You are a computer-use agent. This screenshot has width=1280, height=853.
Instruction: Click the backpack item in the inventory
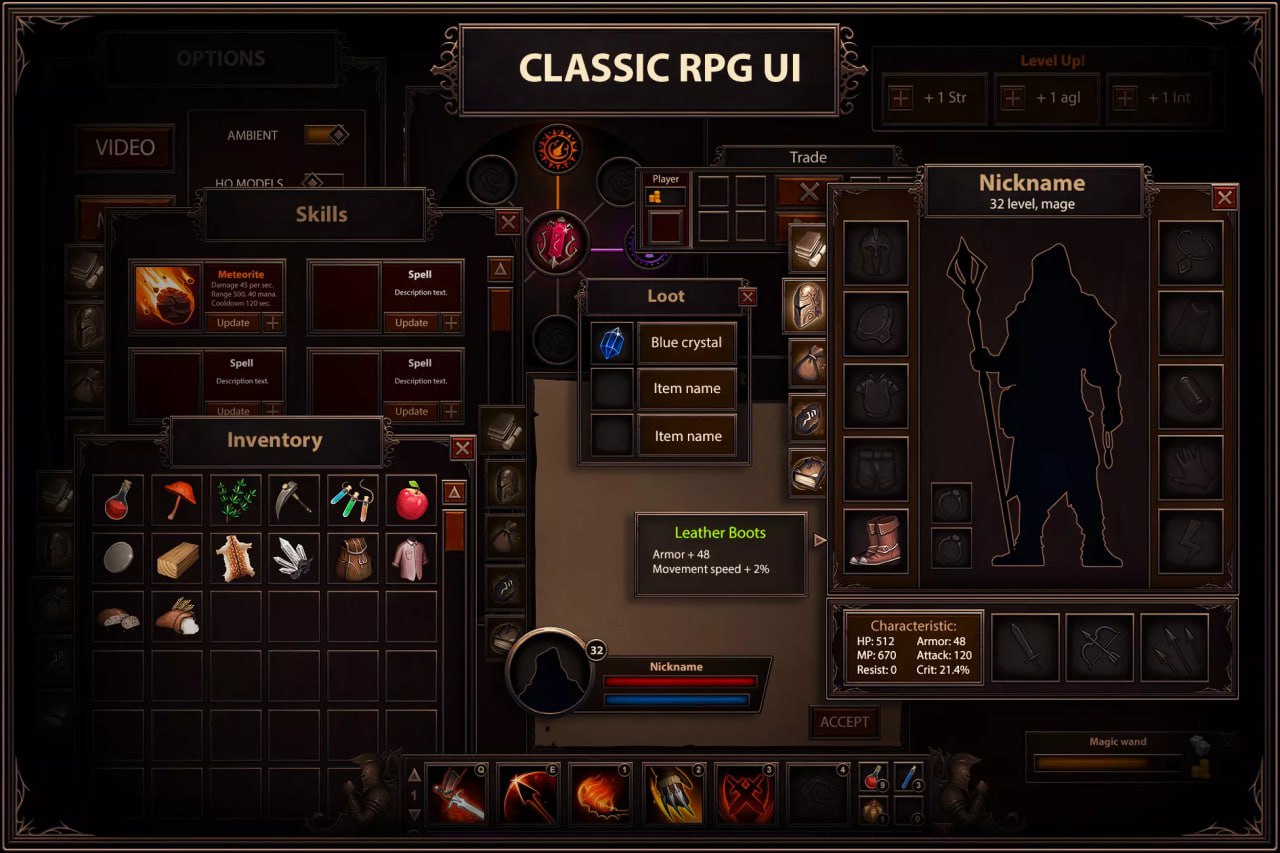click(352, 557)
